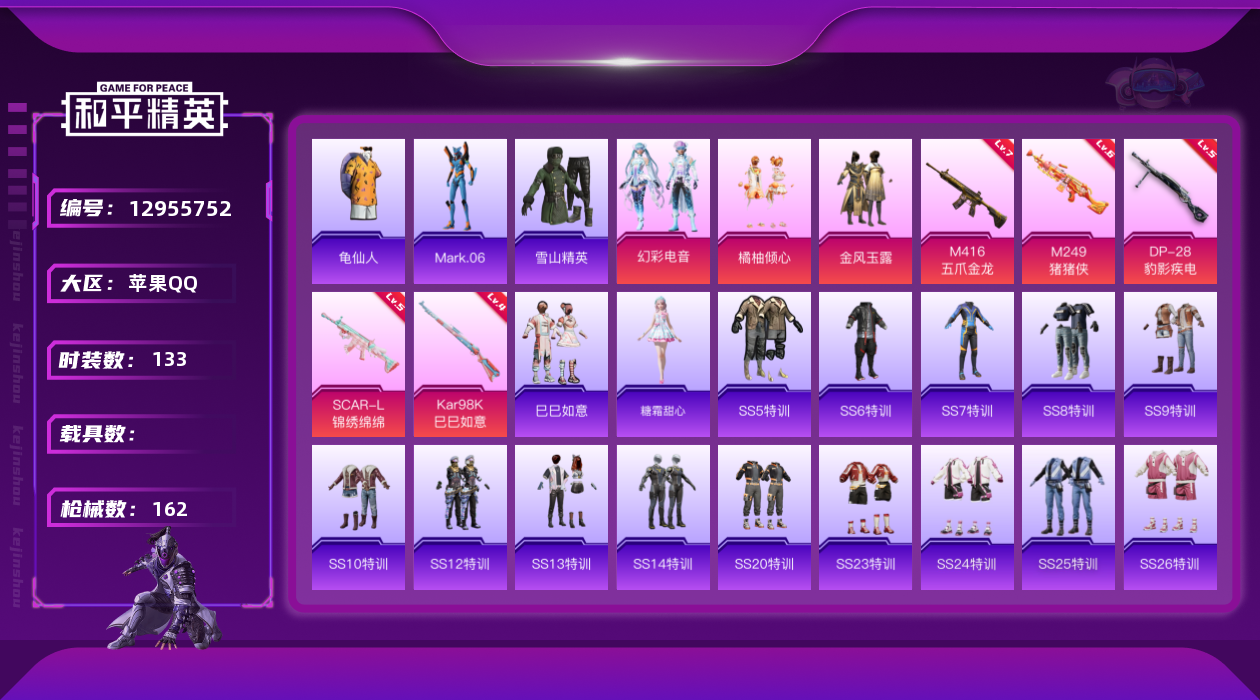Choose the SS7特训 outfit card
The image size is (1260, 700).
pos(967,364)
